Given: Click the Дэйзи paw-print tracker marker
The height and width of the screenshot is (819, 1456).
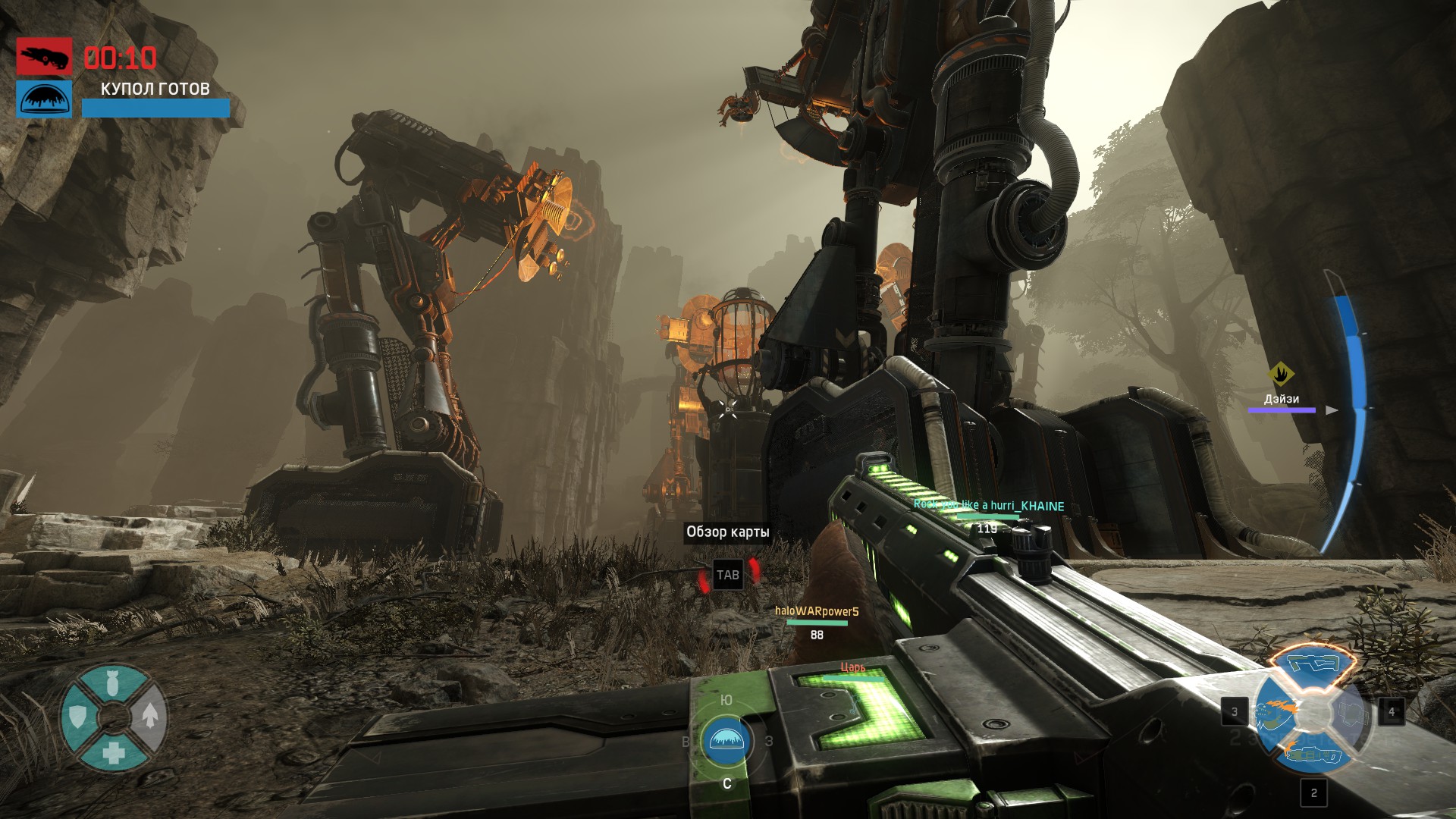Looking at the screenshot, I should click(x=1281, y=373).
